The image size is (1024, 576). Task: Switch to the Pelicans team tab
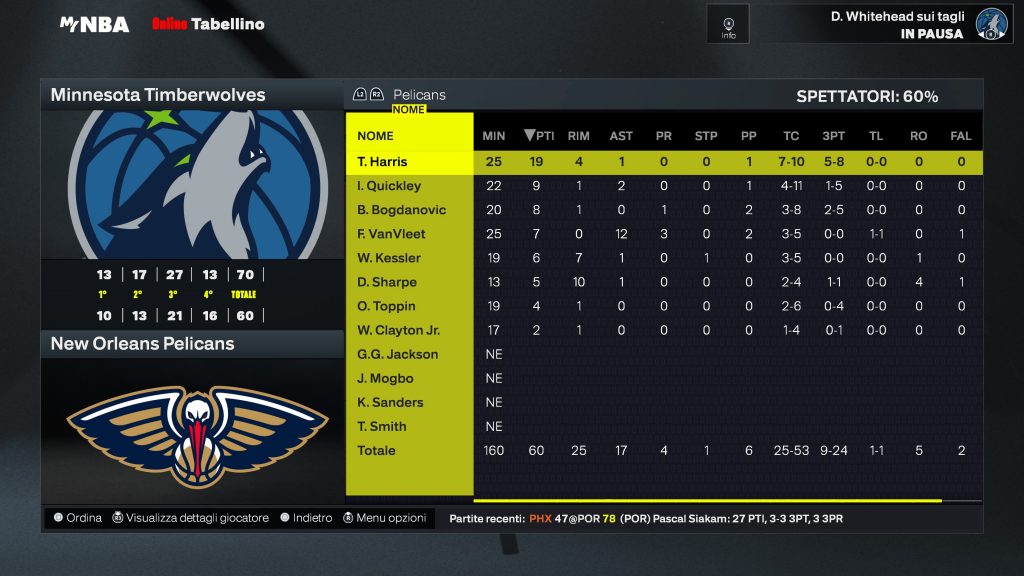point(419,95)
